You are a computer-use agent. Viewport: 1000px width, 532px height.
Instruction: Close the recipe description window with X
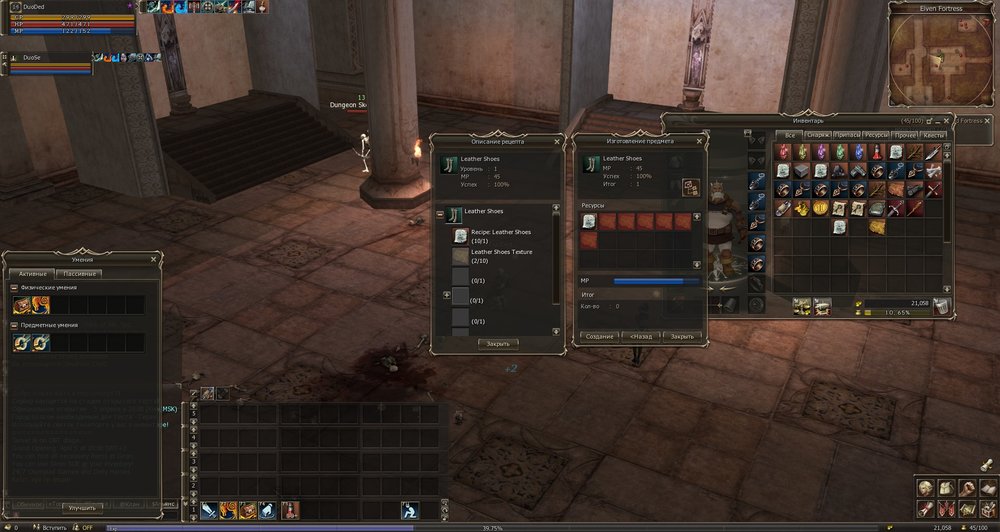click(557, 141)
